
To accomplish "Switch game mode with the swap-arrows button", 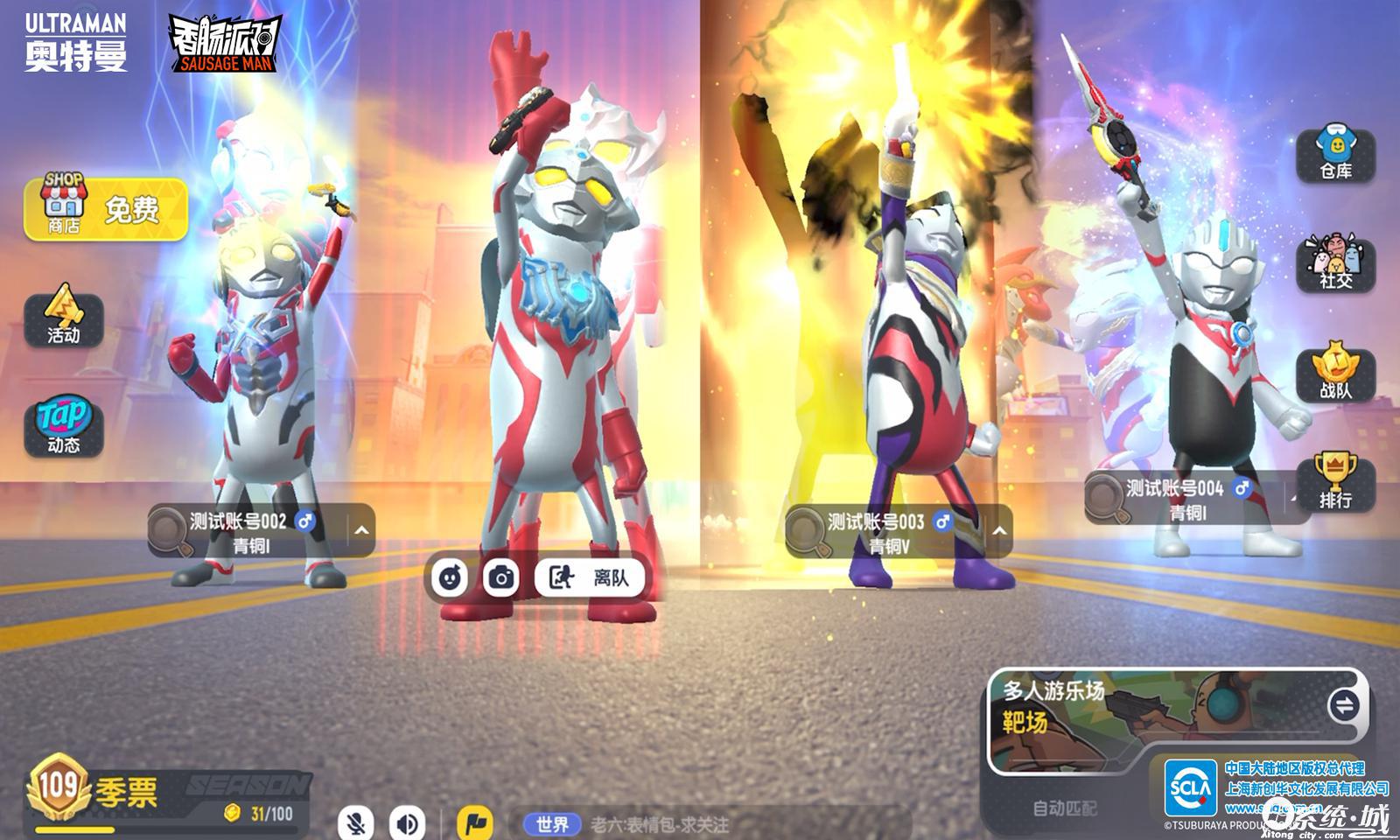I will pyautogui.click(x=1342, y=705).
